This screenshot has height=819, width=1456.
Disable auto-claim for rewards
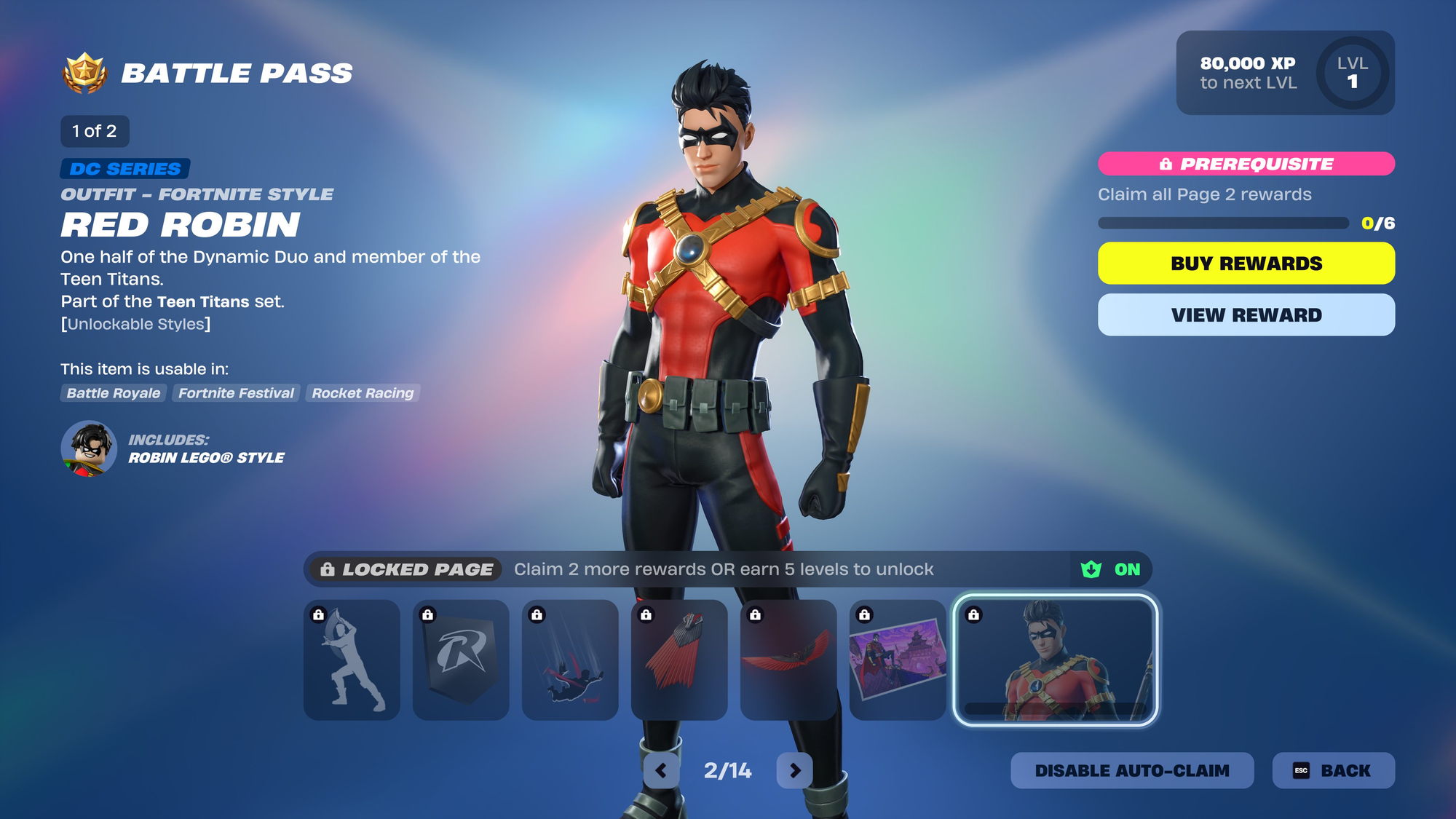coord(1131,770)
